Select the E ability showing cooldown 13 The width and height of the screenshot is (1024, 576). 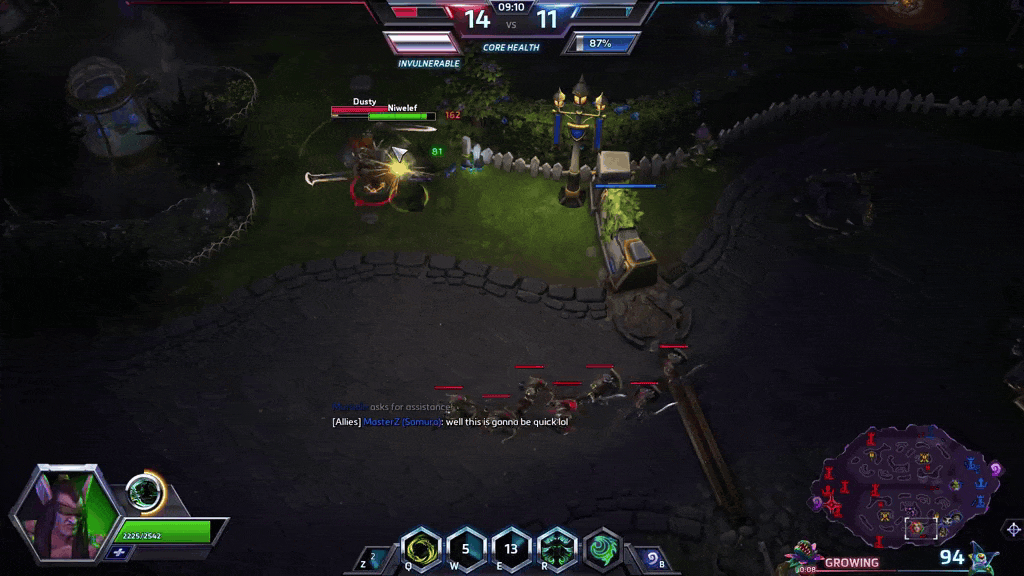pos(512,549)
